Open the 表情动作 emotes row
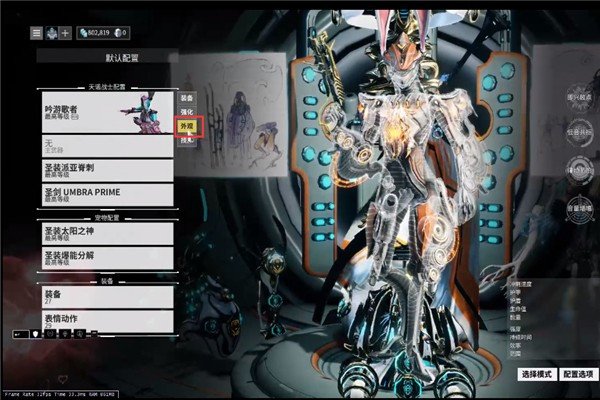600x400 pixels. click(x=106, y=322)
